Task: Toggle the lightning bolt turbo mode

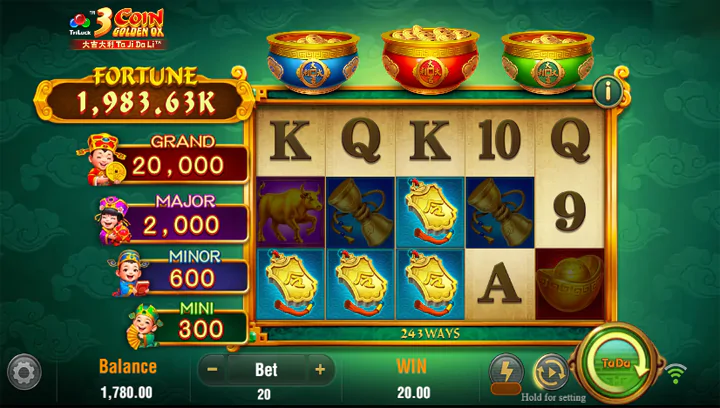Action: point(506,372)
